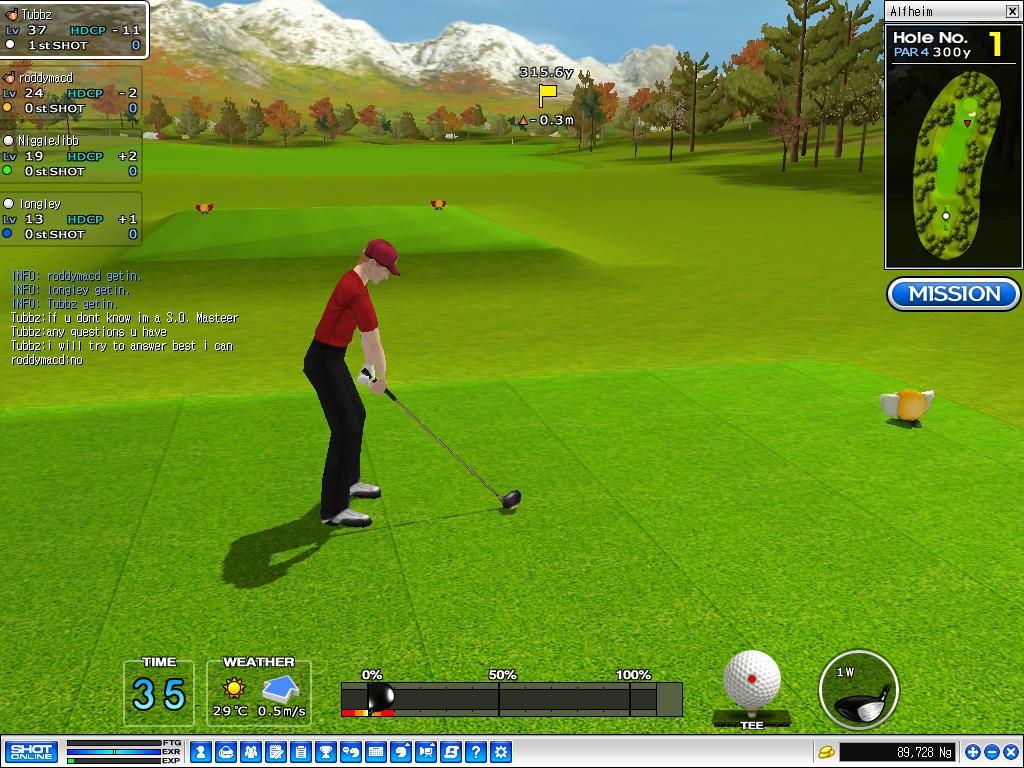Select the 1W driver club icon
Viewport: 1024px width, 768px height.
tap(858, 690)
